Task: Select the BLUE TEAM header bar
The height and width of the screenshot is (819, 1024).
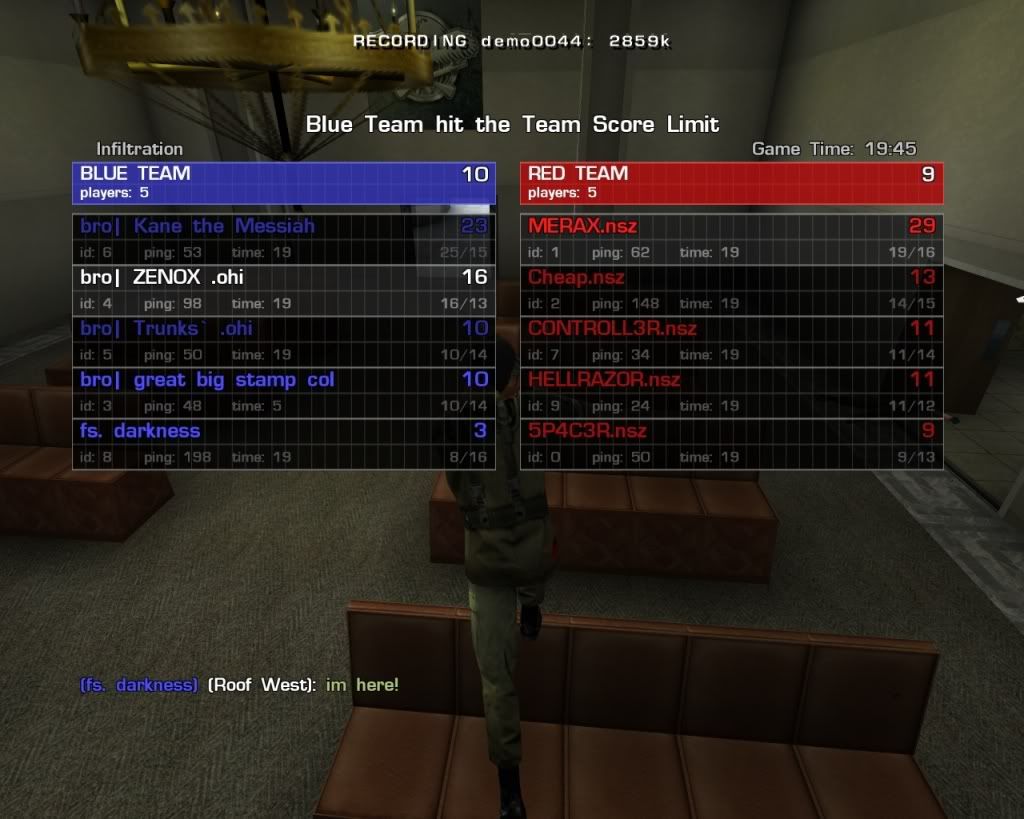Action: (283, 182)
